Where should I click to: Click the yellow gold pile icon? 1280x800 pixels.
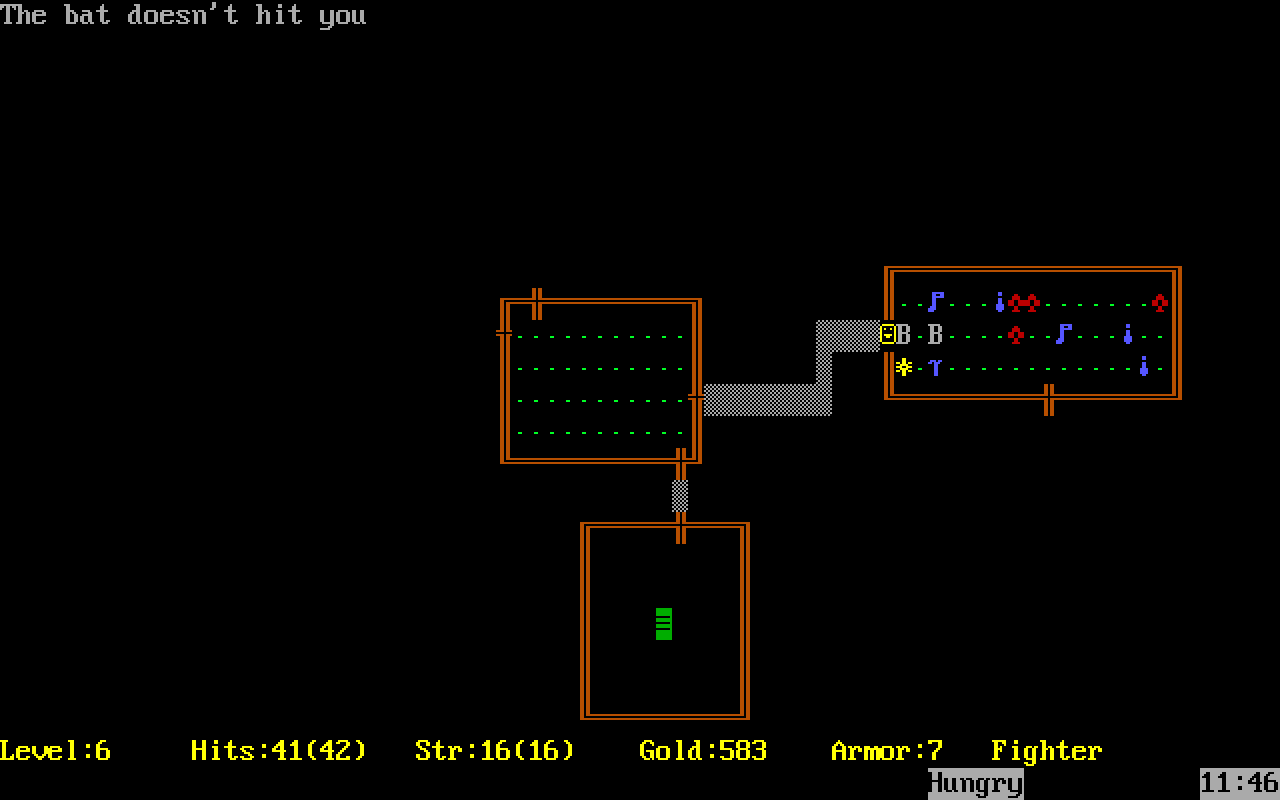[903, 366]
